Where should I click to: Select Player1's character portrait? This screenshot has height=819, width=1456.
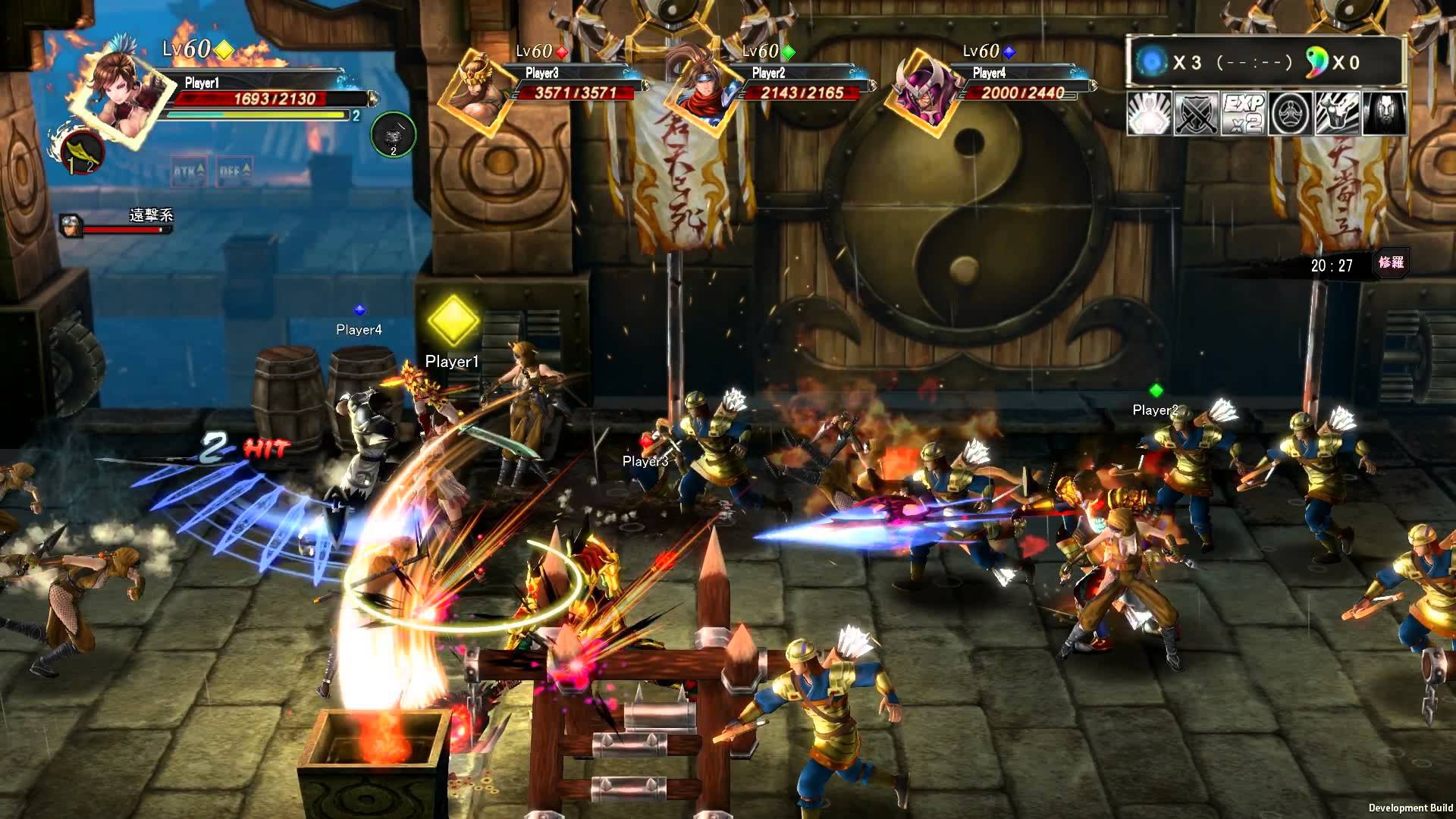coord(120,89)
